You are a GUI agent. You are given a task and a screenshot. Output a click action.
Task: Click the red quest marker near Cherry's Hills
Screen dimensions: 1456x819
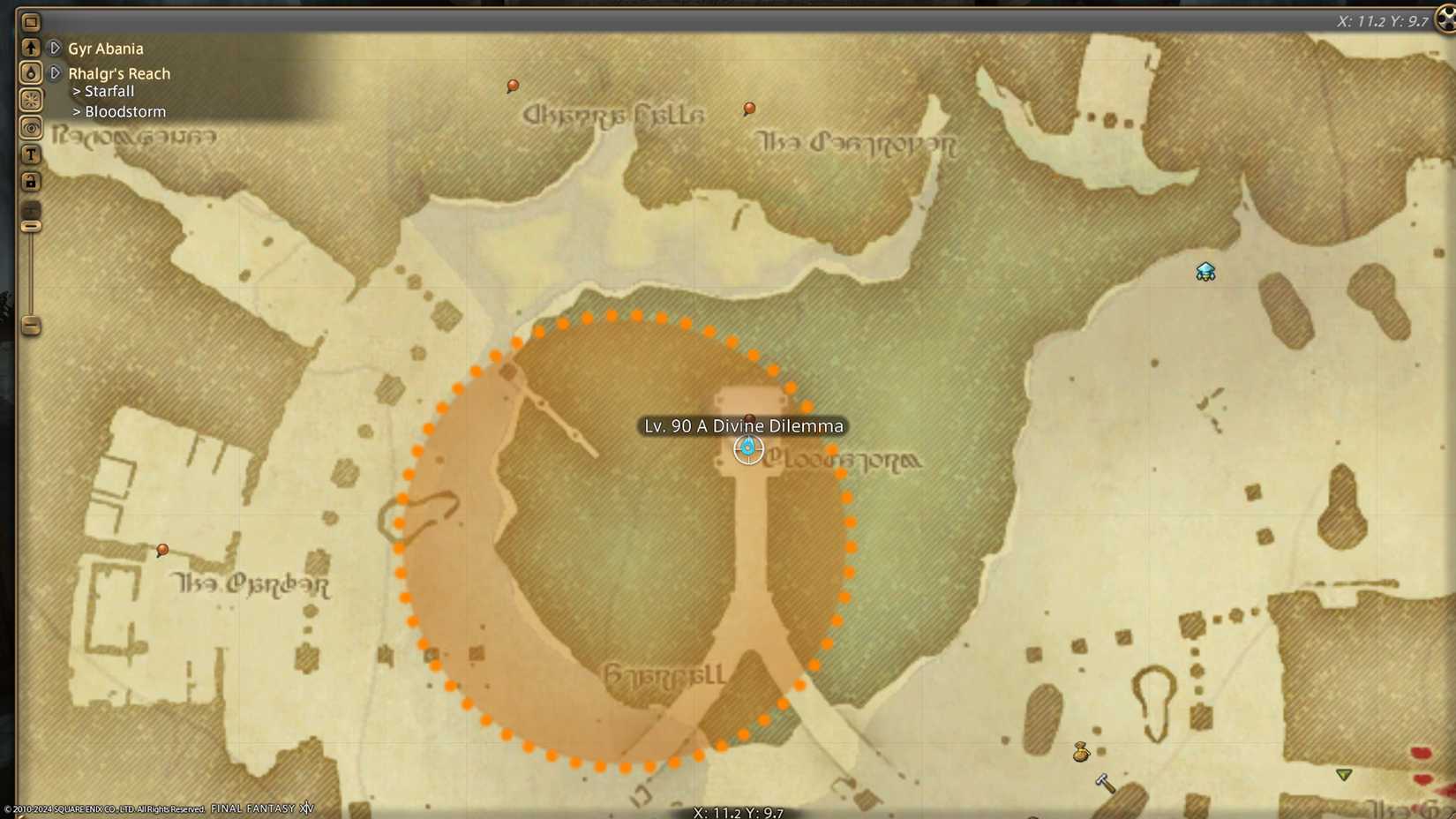[512, 86]
